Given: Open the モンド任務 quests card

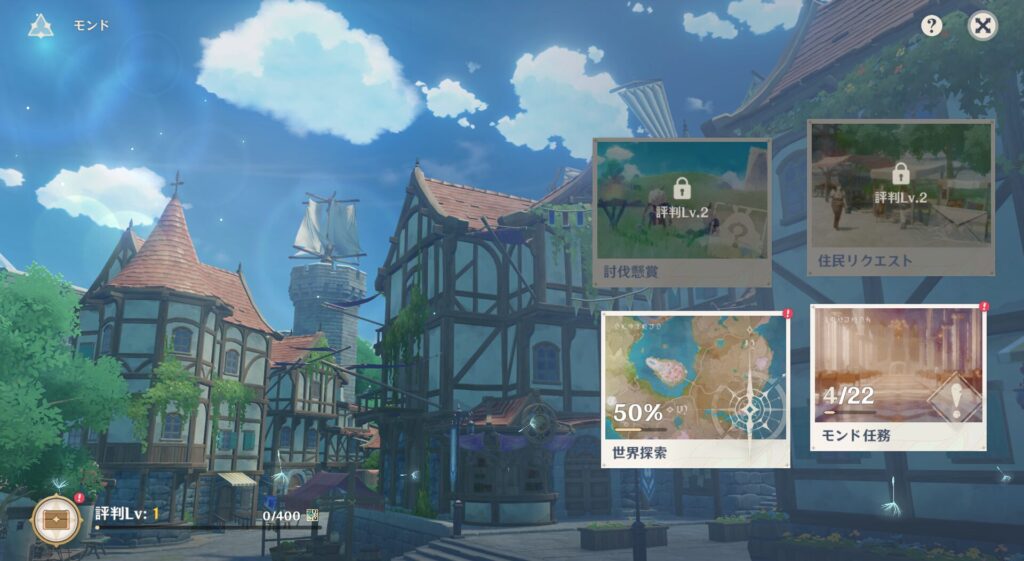Looking at the screenshot, I should coord(898,385).
